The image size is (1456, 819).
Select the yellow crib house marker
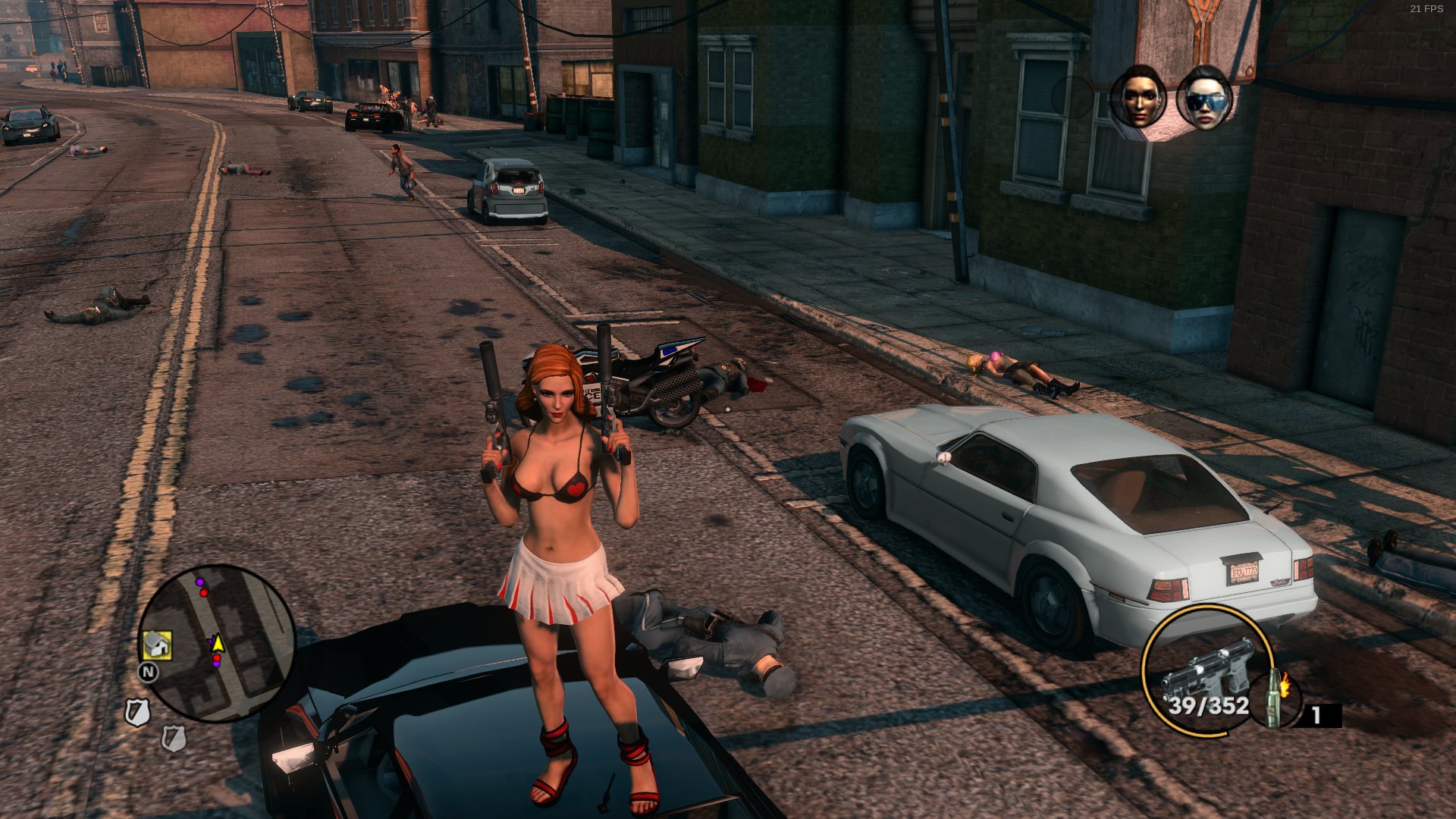(157, 645)
